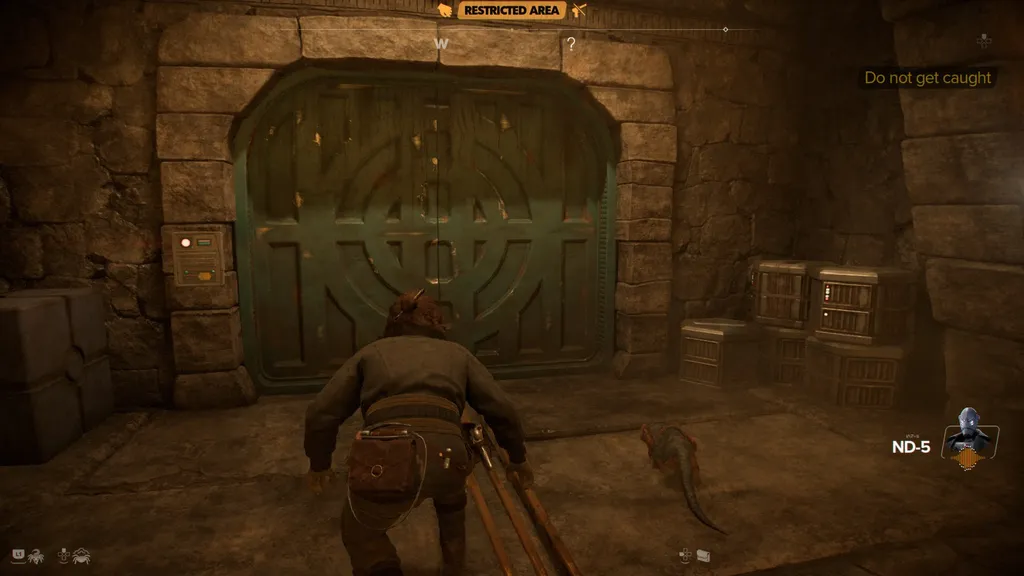Open the "Do not get caught" objective
The height and width of the screenshot is (576, 1024).
(928, 78)
